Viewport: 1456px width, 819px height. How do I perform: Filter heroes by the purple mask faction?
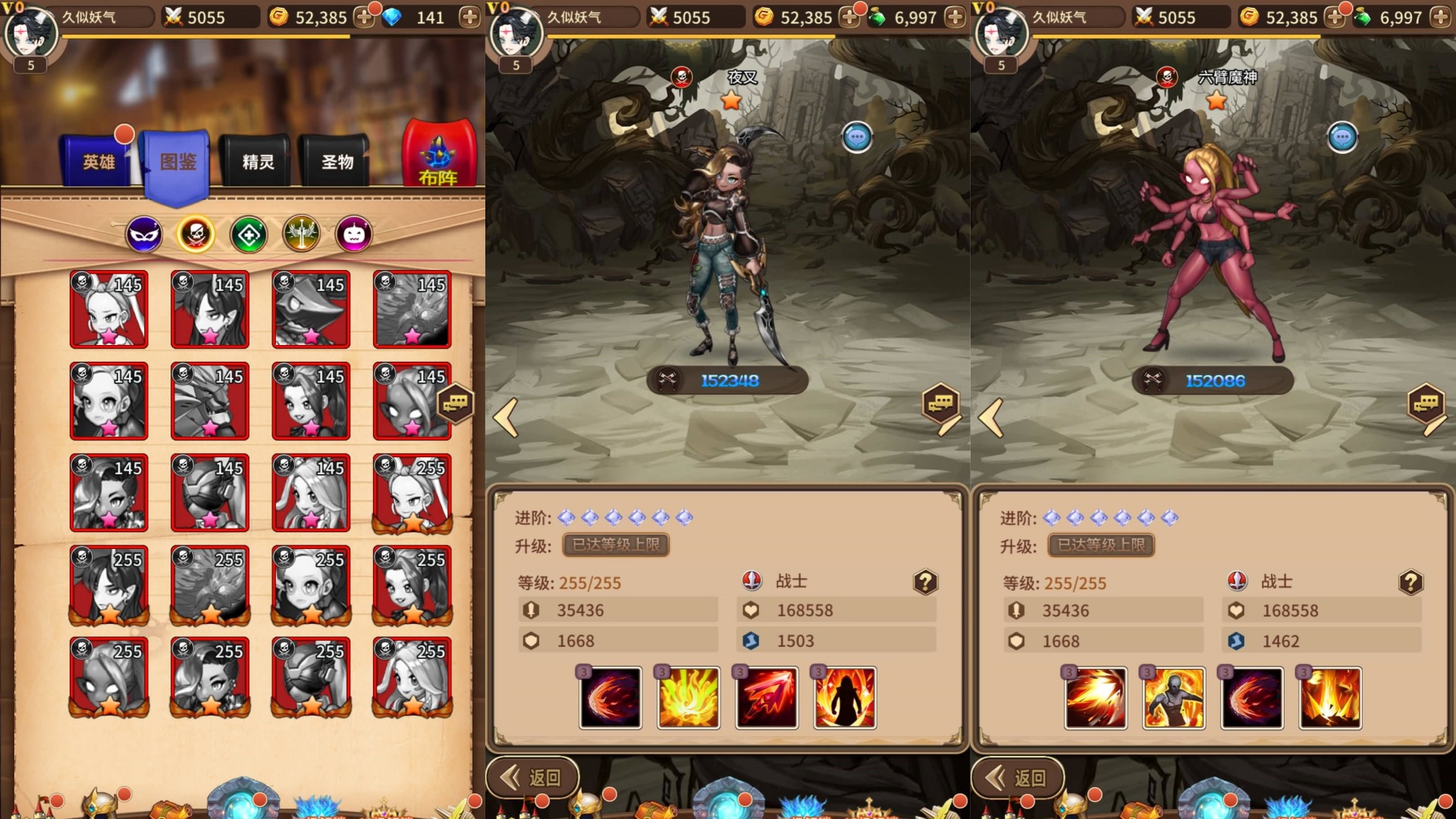point(143,235)
